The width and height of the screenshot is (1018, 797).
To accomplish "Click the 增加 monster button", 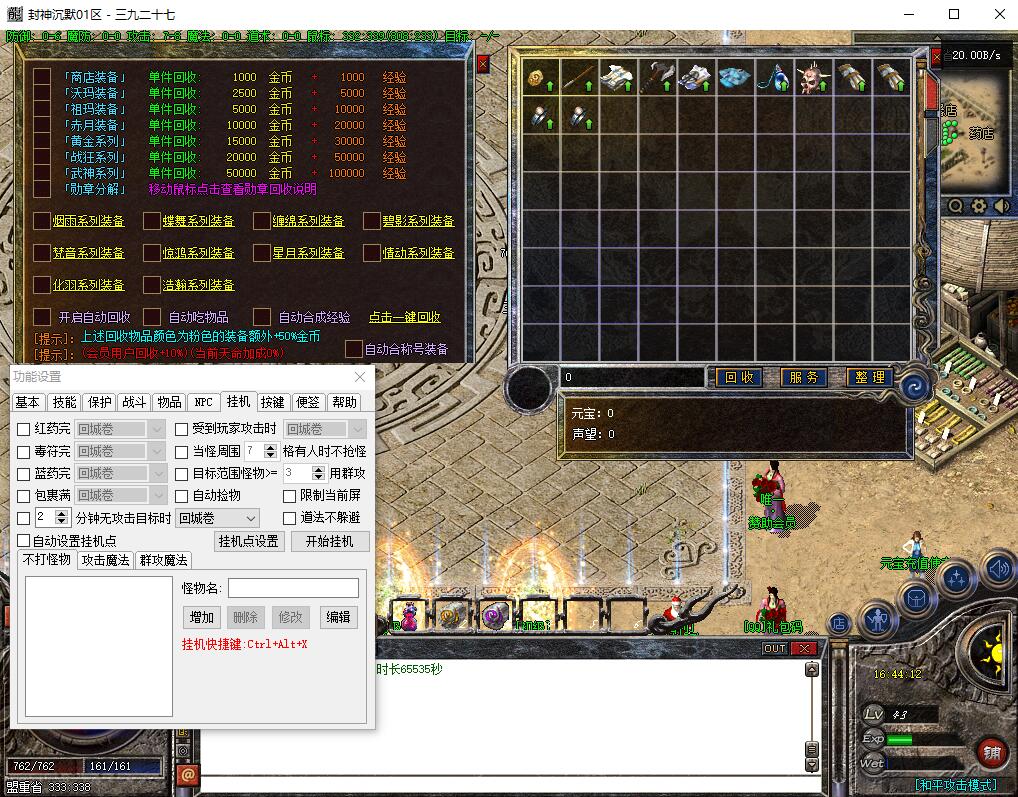I will tap(200, 617).
